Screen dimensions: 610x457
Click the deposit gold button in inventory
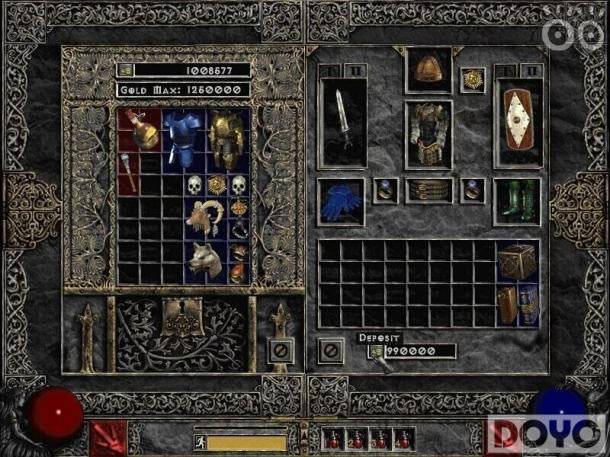(376, 352)
